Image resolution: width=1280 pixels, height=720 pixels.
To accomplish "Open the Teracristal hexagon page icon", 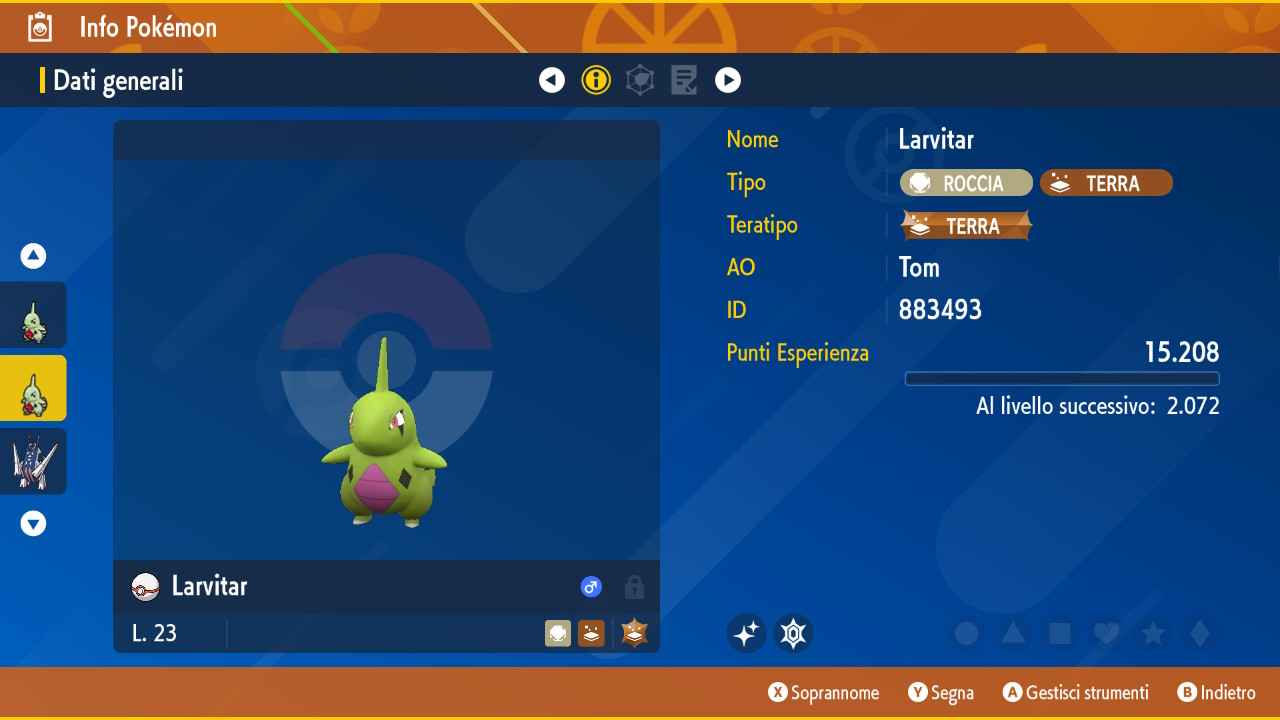I will (x=640, y=79).
